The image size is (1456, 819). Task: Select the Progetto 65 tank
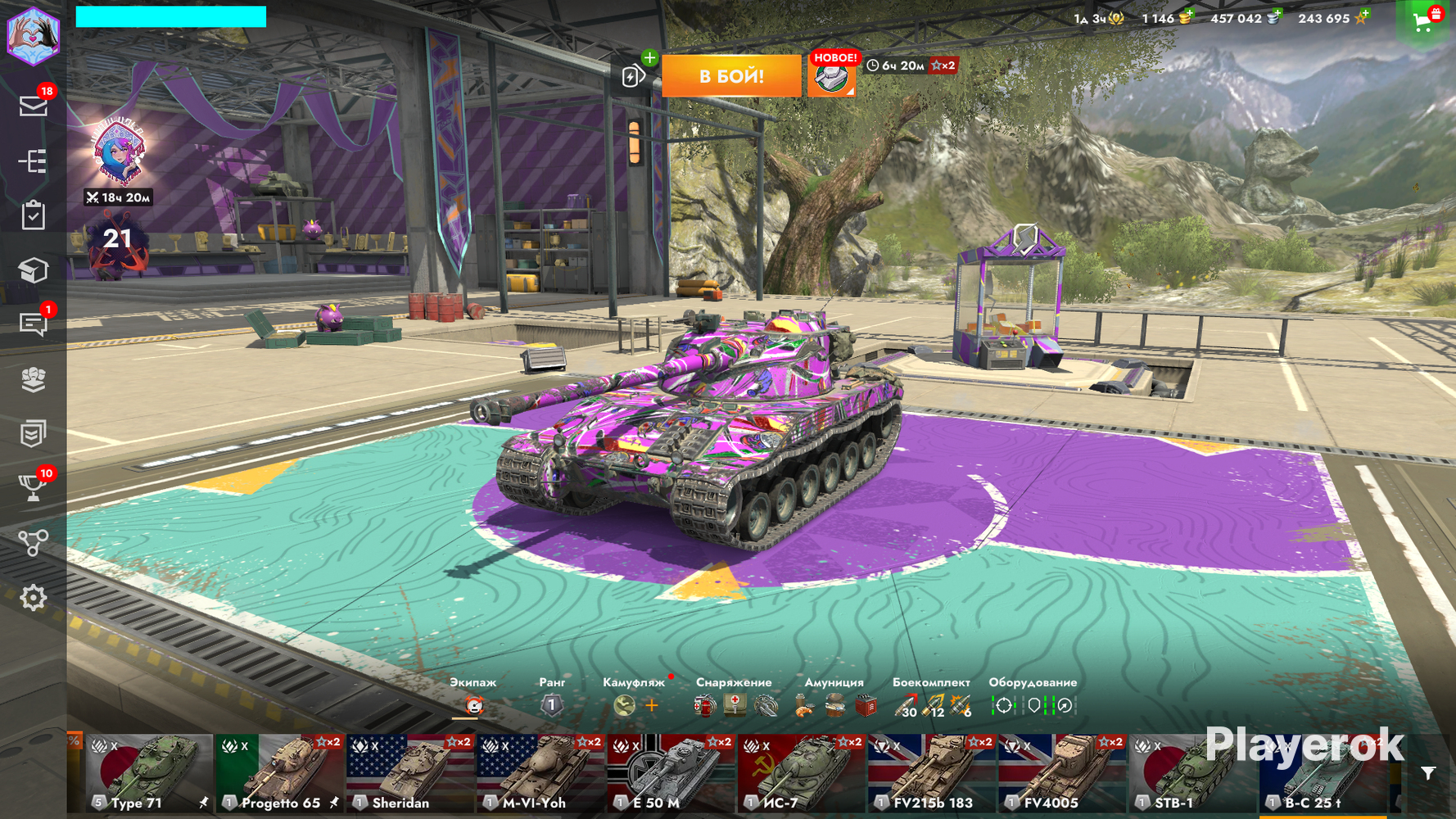(x=278, y=774)
